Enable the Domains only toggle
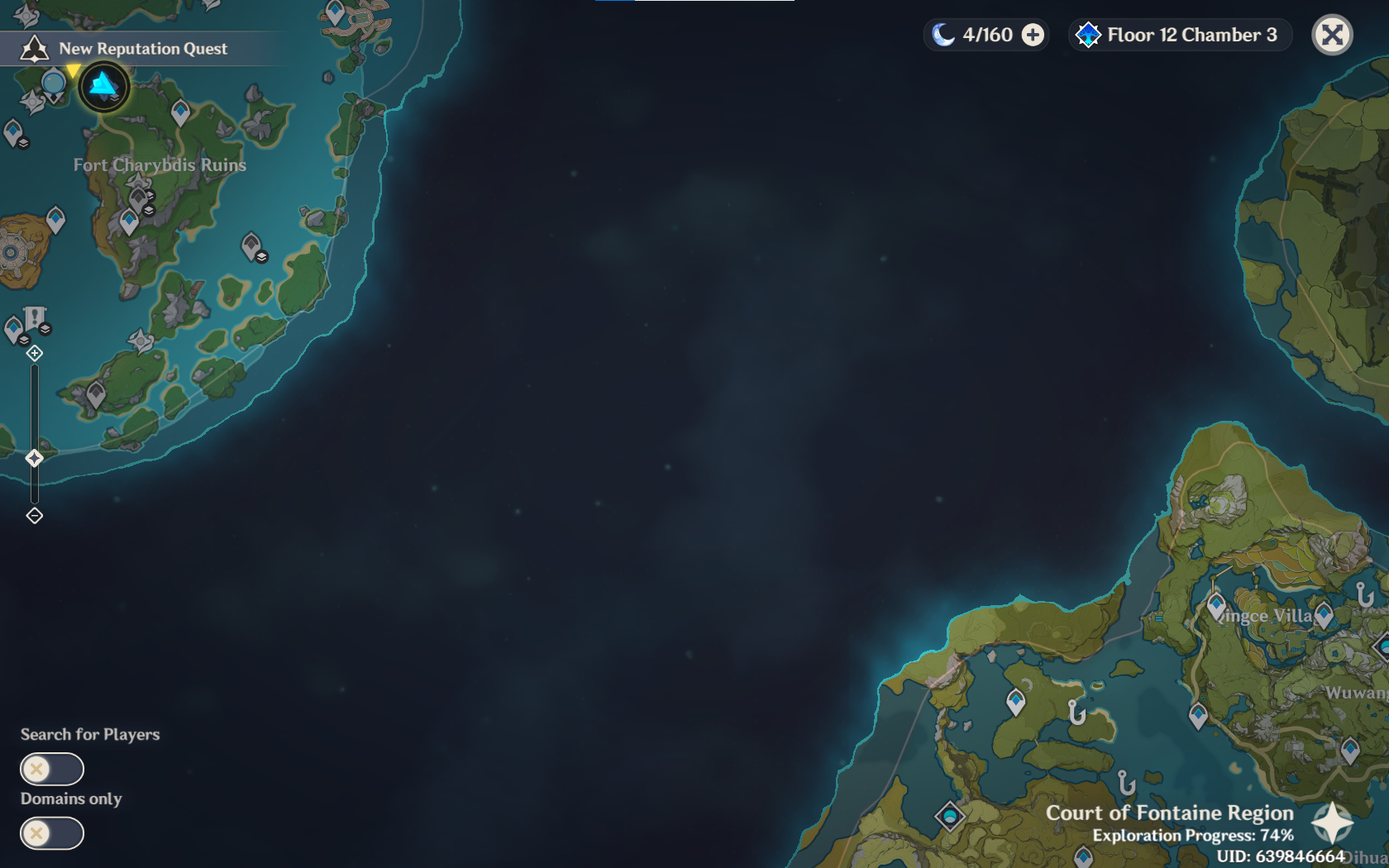This screenshot has height=868, width=1389. click(51, 833)
